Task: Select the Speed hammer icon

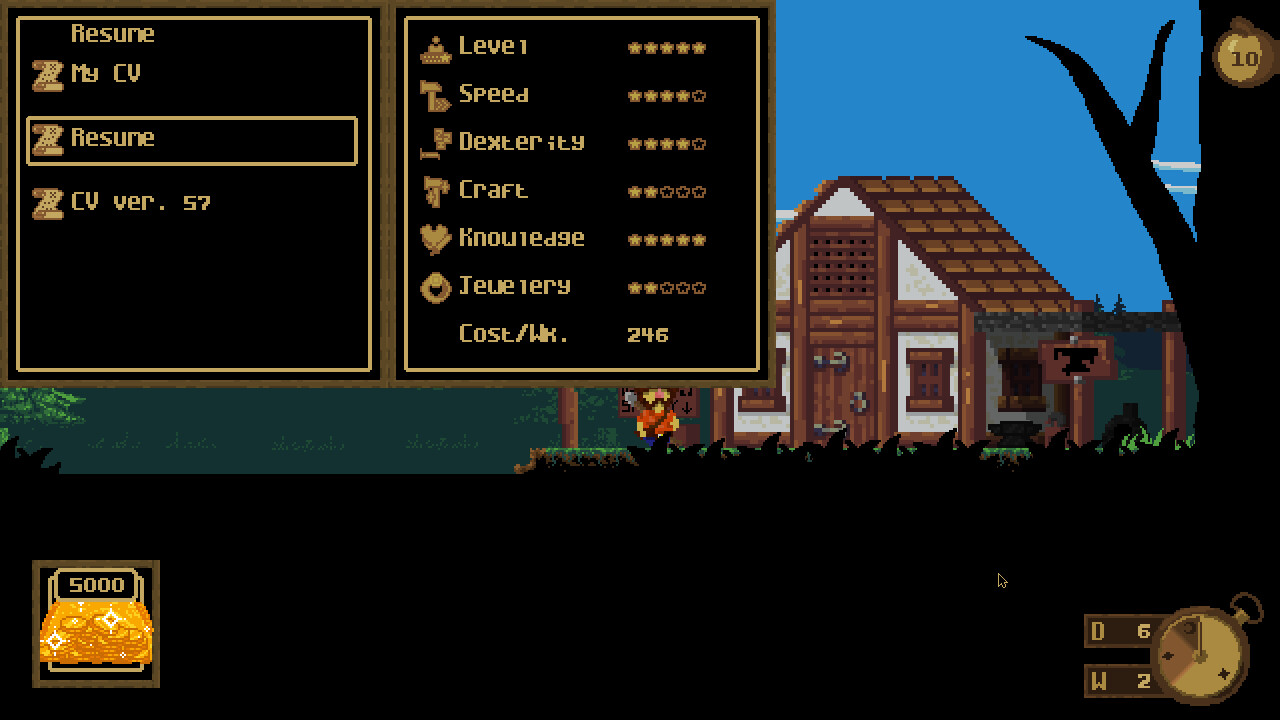Action: point(435,93)
